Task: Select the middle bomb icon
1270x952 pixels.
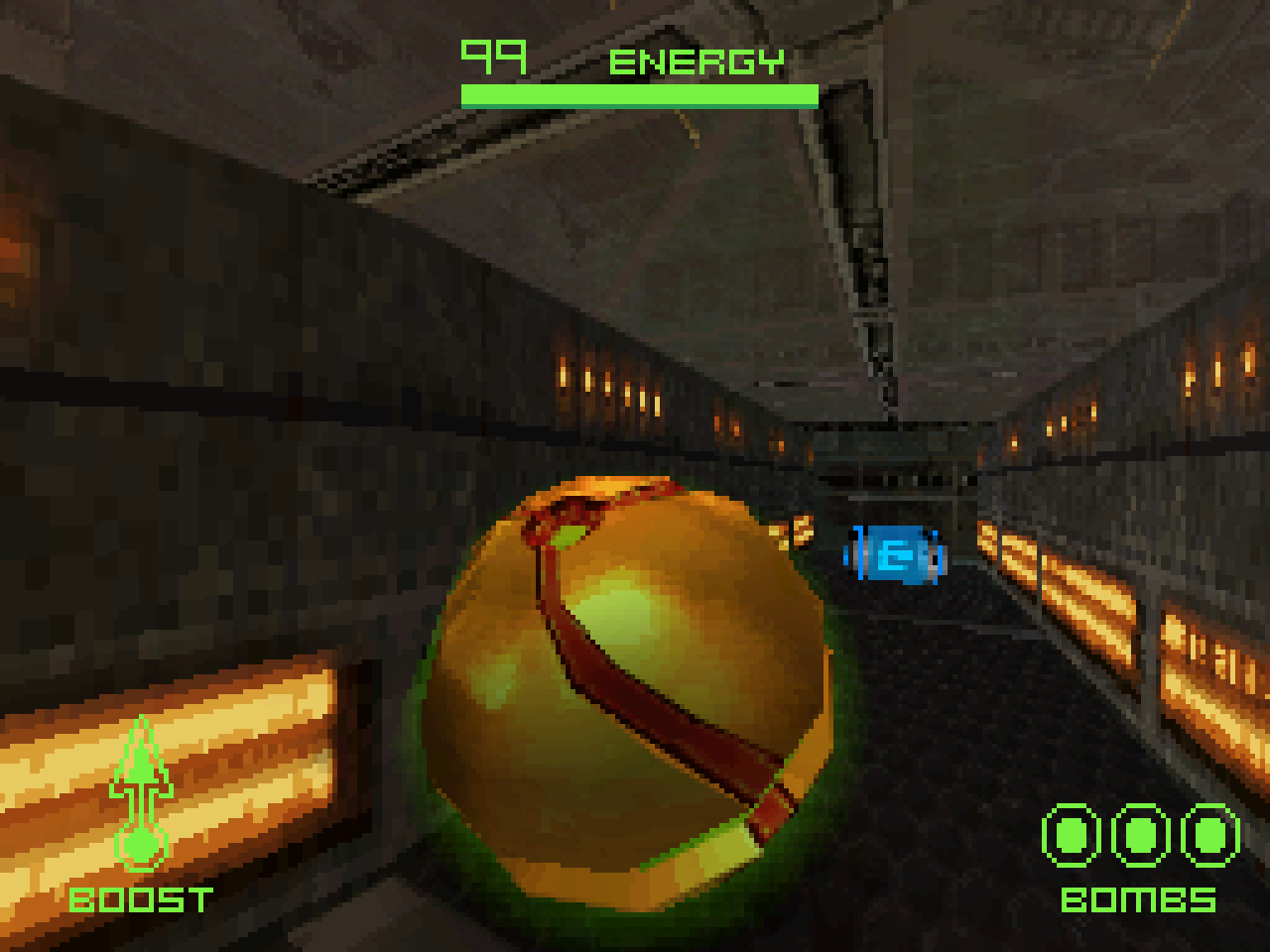Action: click(1139, 837)
